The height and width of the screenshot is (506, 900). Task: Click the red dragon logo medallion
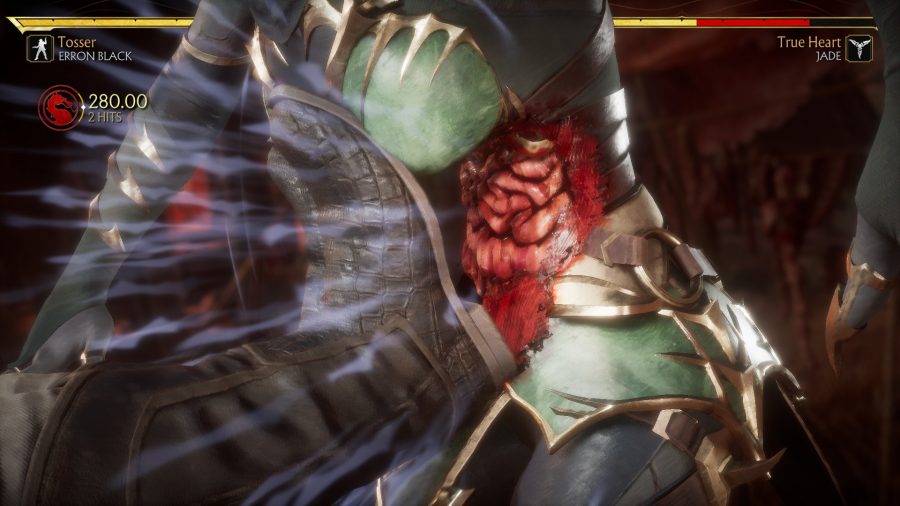(x=62, y=107)
